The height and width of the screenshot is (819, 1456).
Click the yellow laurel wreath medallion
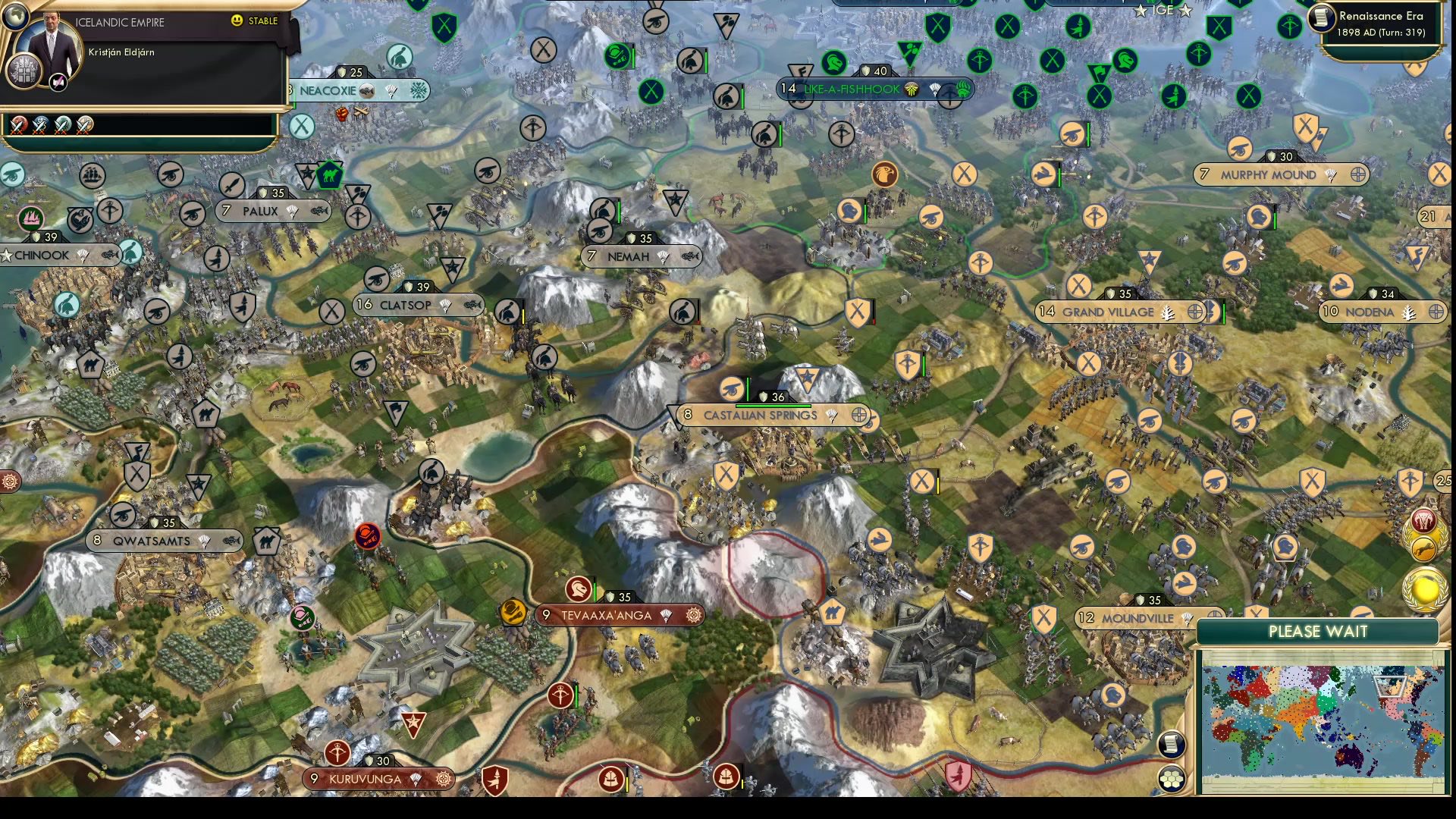coord(1424,588)
